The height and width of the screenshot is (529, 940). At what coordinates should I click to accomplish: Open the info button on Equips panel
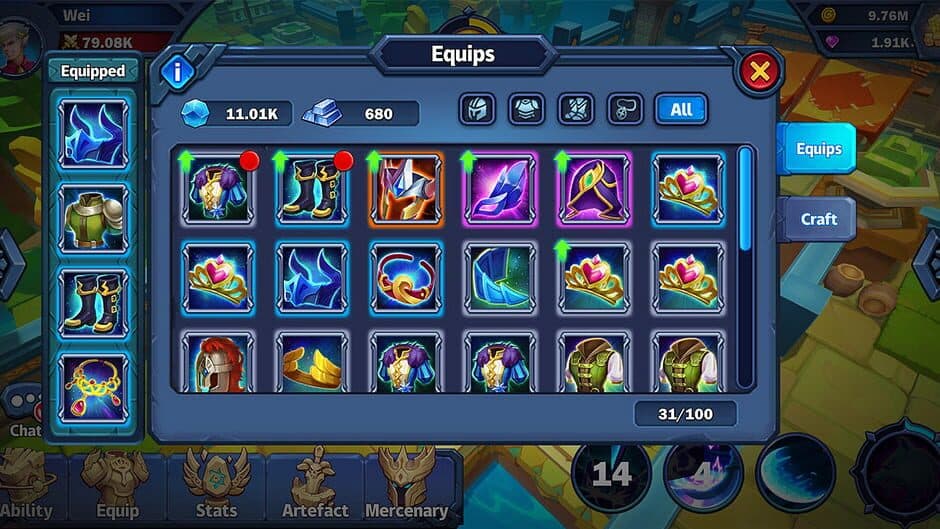[x=179, y=72]
